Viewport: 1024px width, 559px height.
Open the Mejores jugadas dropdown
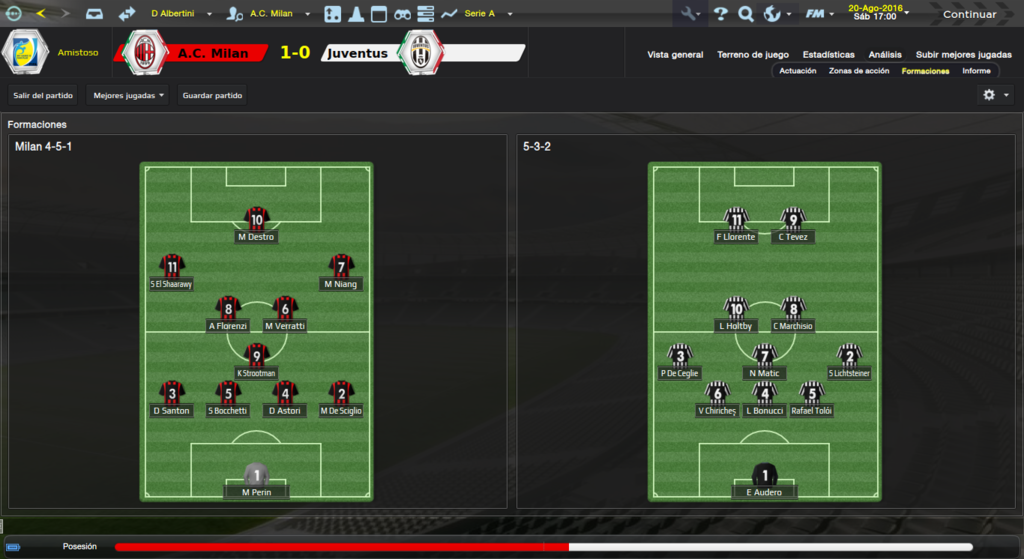coord(128,96)
